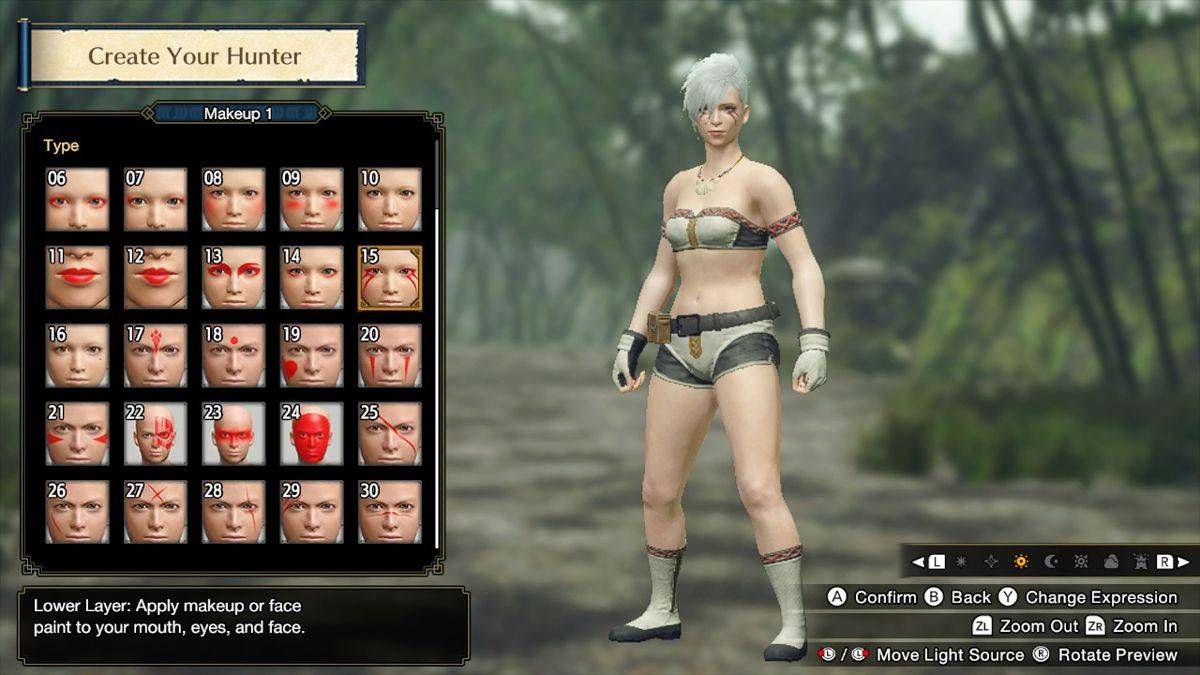Choose makeup type 24 full red face

click(311, 433)
